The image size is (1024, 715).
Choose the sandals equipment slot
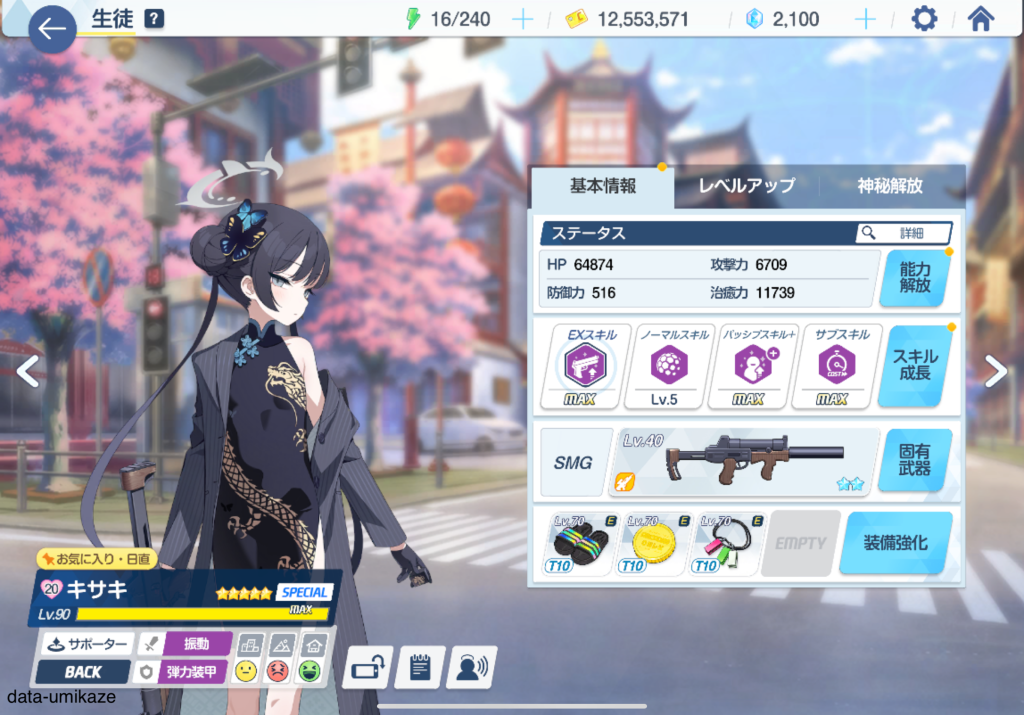[x=580, y=543]
